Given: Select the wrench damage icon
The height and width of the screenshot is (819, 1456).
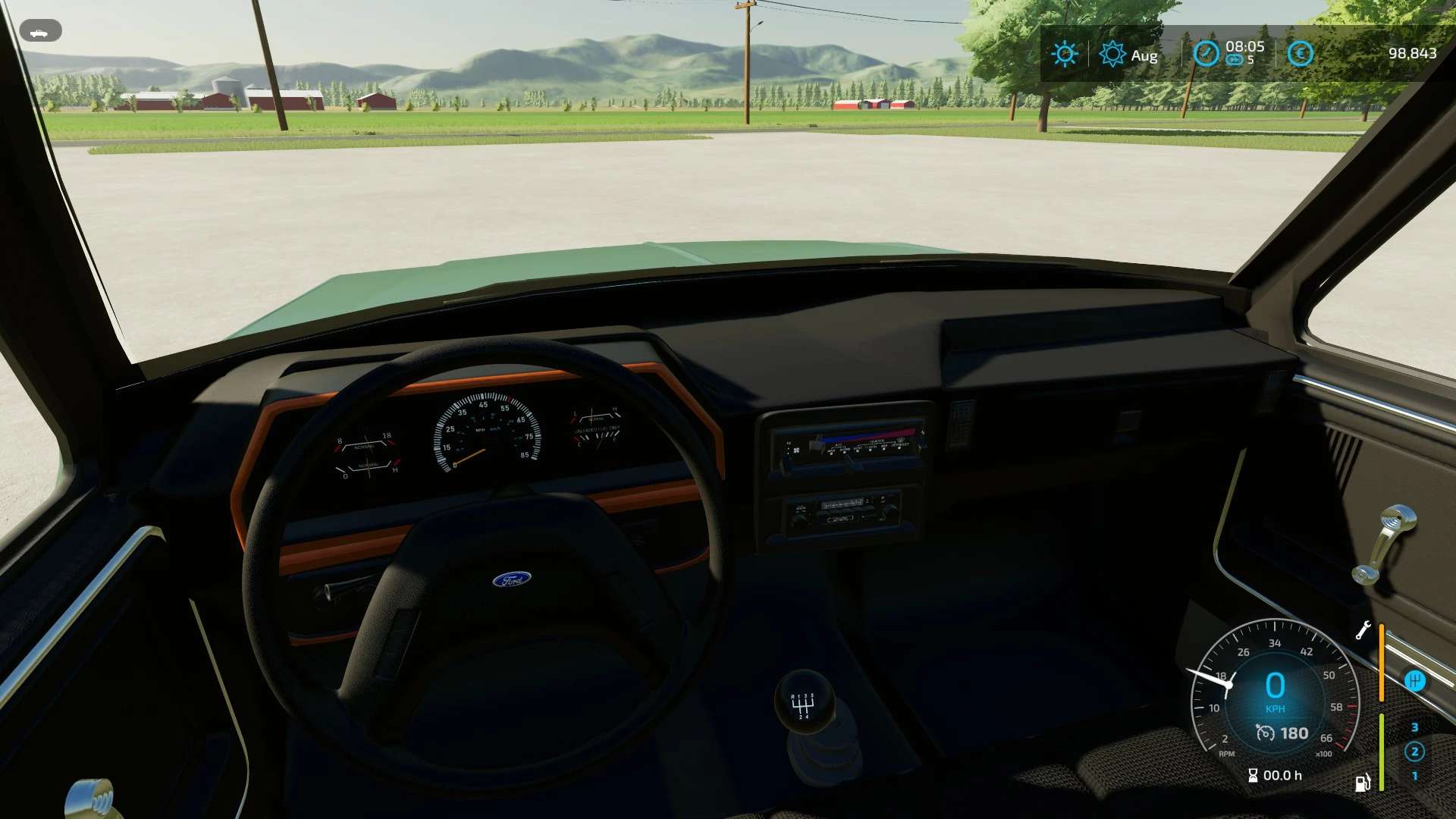Looking at the screenshot, I should (x=1363, y=630).
